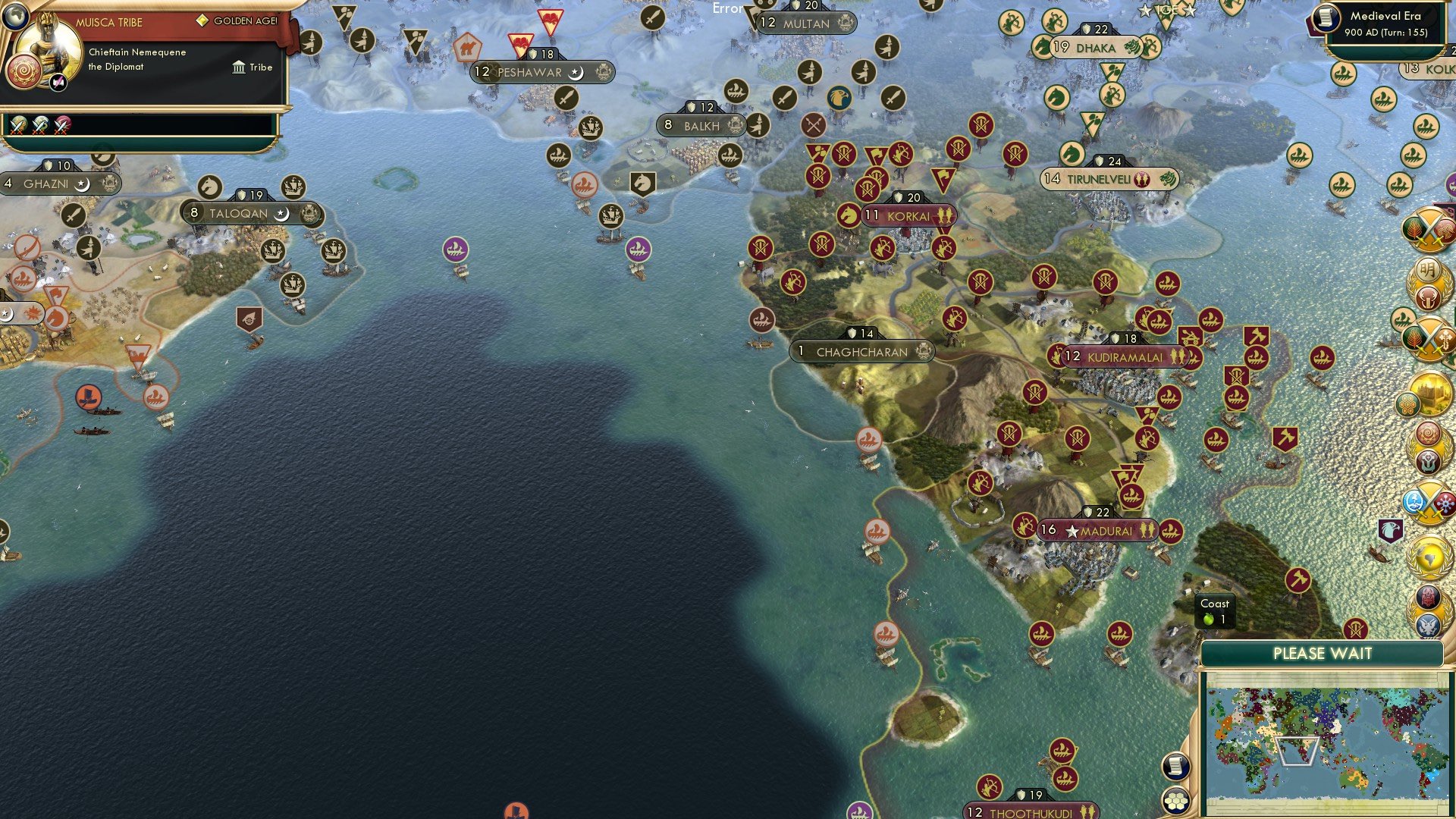Click the Golden Age diamond indicator

click(x=201, y=22)
